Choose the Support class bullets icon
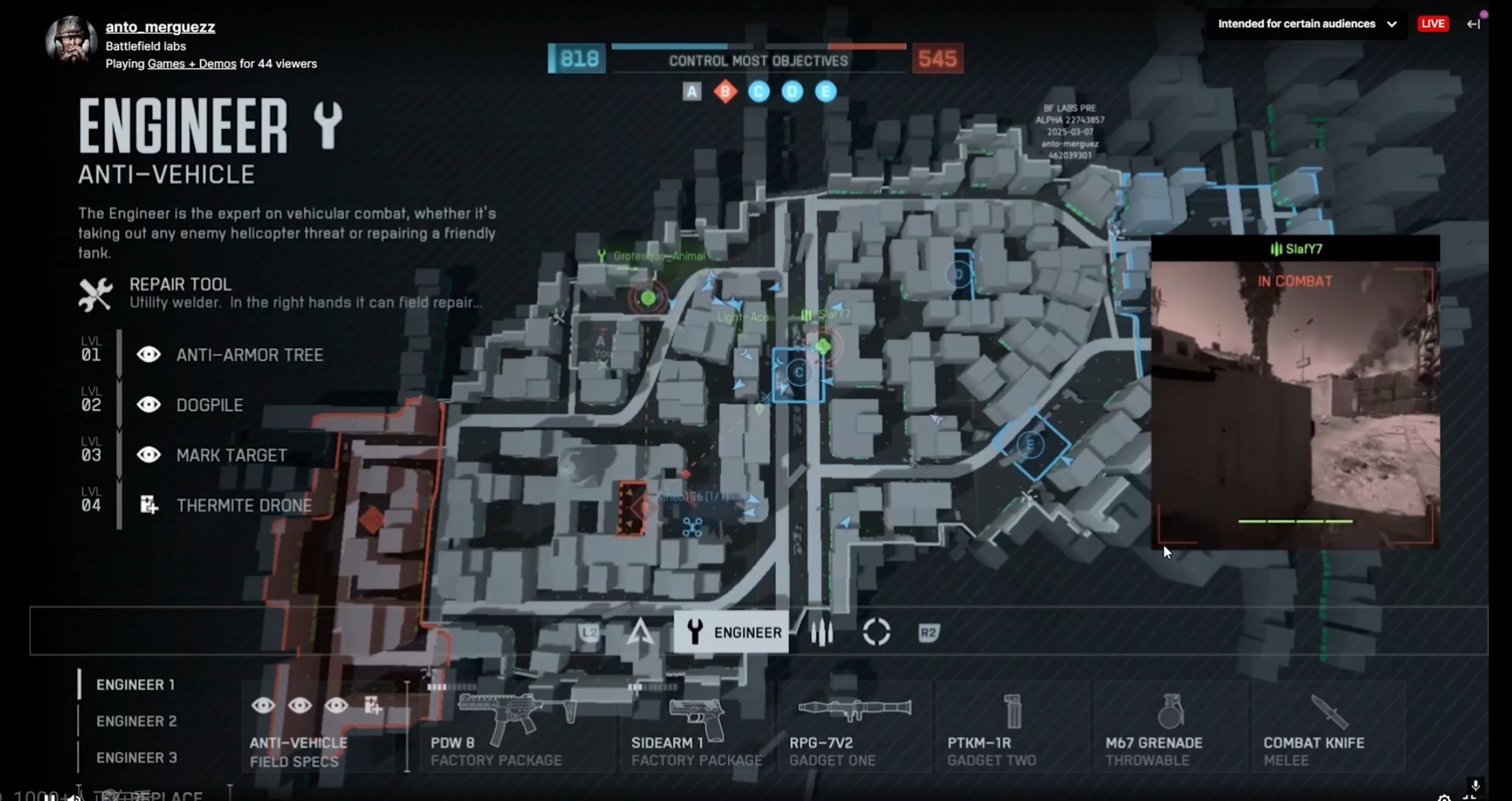Viewport: 1512px width, 801px height. (x=822, y=633)
